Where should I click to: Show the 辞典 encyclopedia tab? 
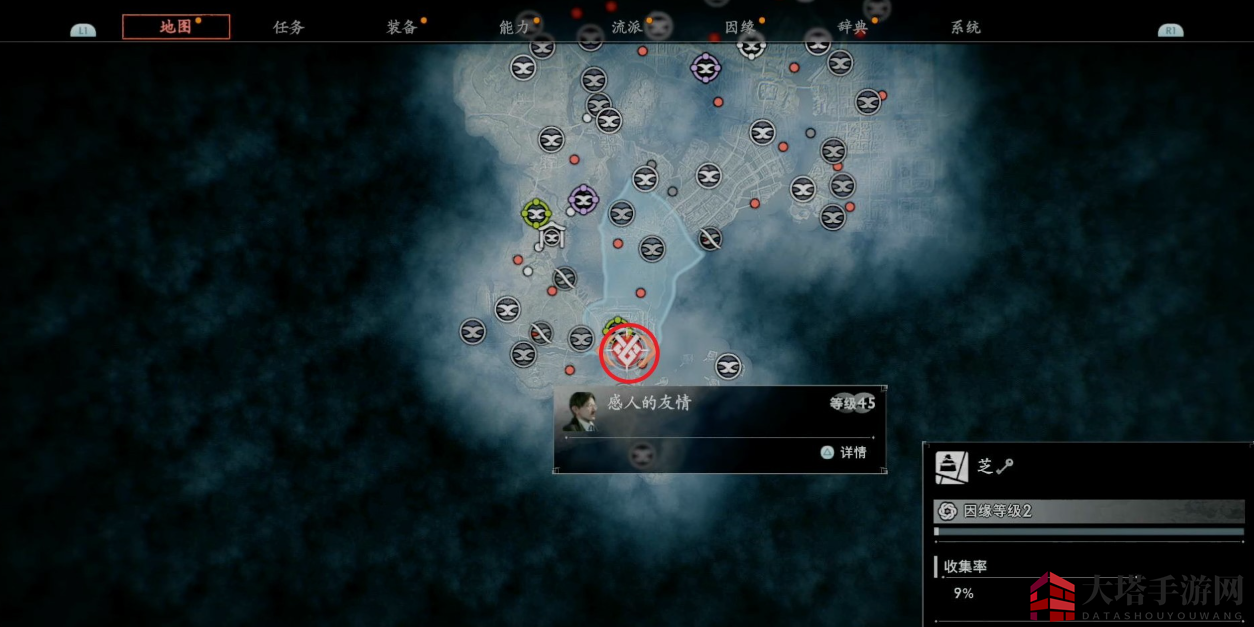[x=853, y=27]
